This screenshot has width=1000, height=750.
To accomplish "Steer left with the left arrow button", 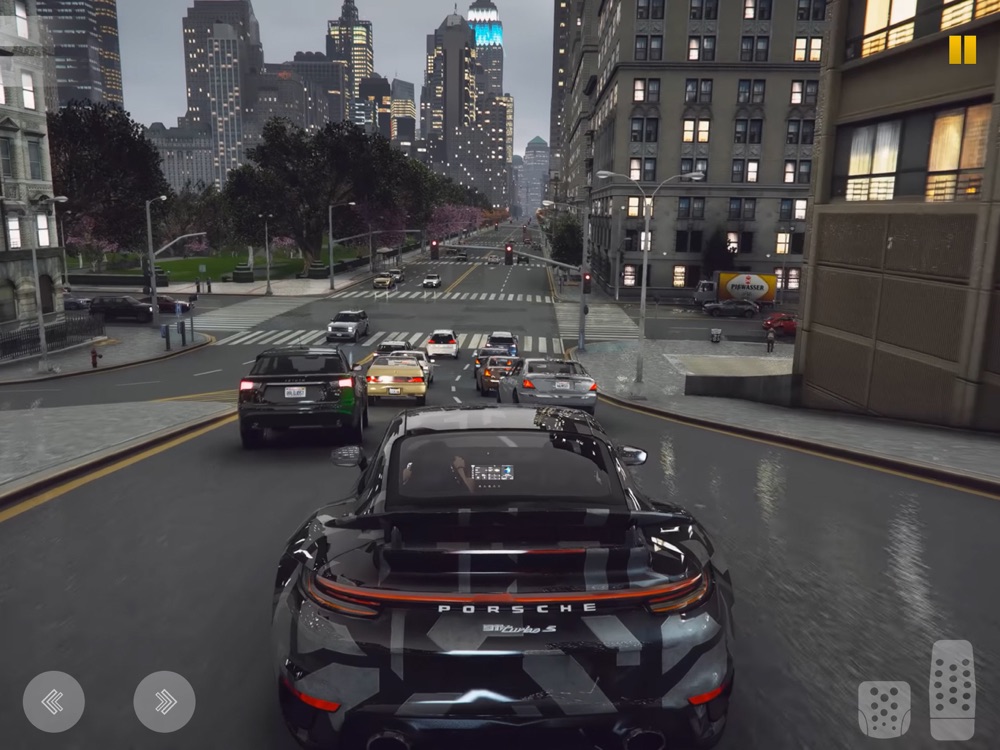I will point(53,701).
